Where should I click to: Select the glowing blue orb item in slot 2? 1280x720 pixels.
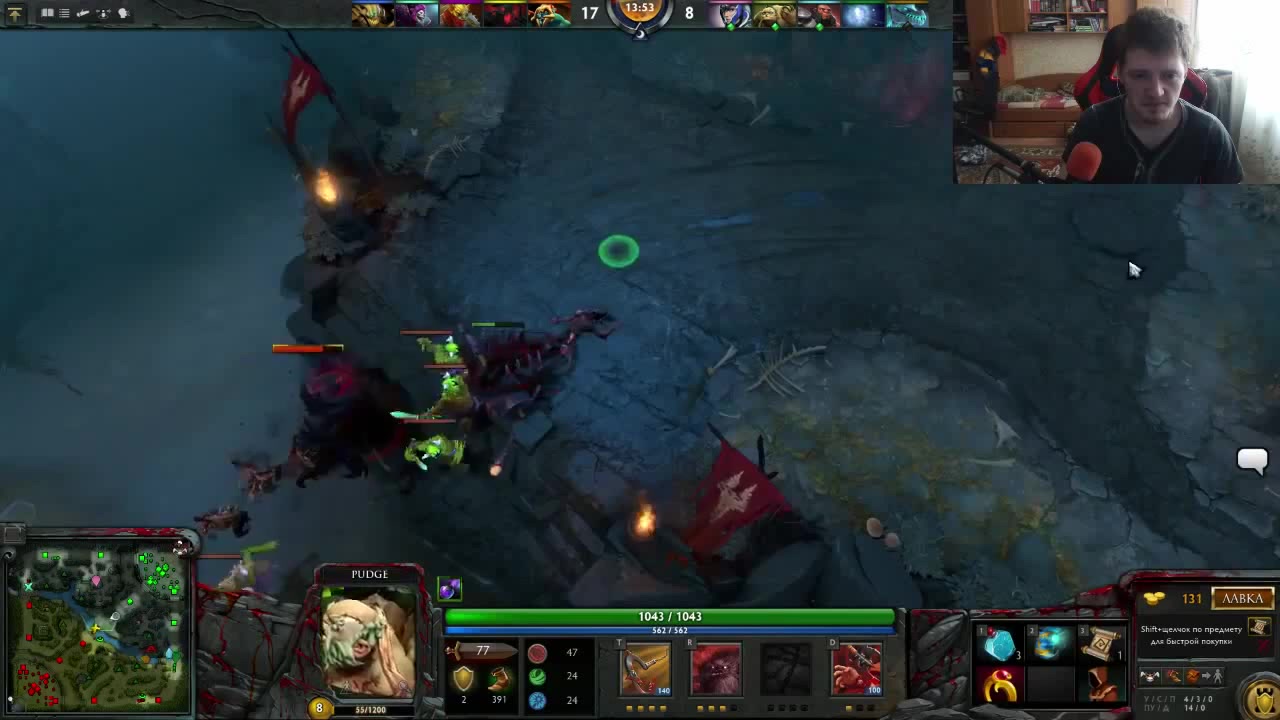coord(1050,647)
